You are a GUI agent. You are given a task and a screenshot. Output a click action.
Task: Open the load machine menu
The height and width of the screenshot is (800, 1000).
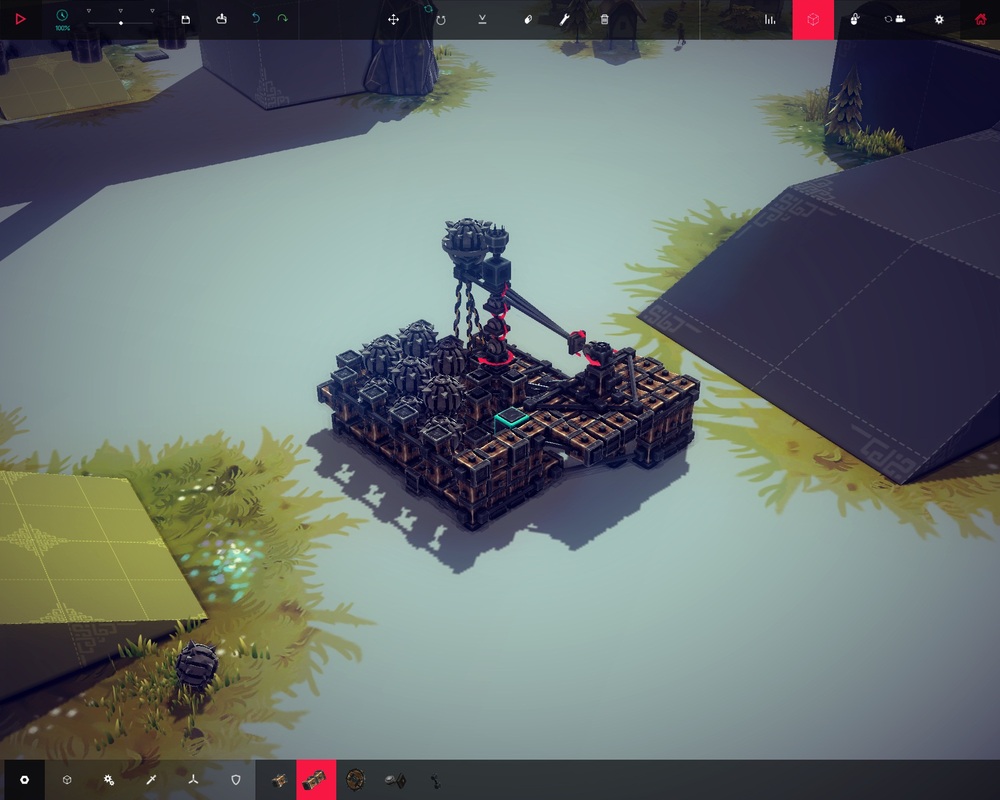pyautogui.click(x=221, y=19)
